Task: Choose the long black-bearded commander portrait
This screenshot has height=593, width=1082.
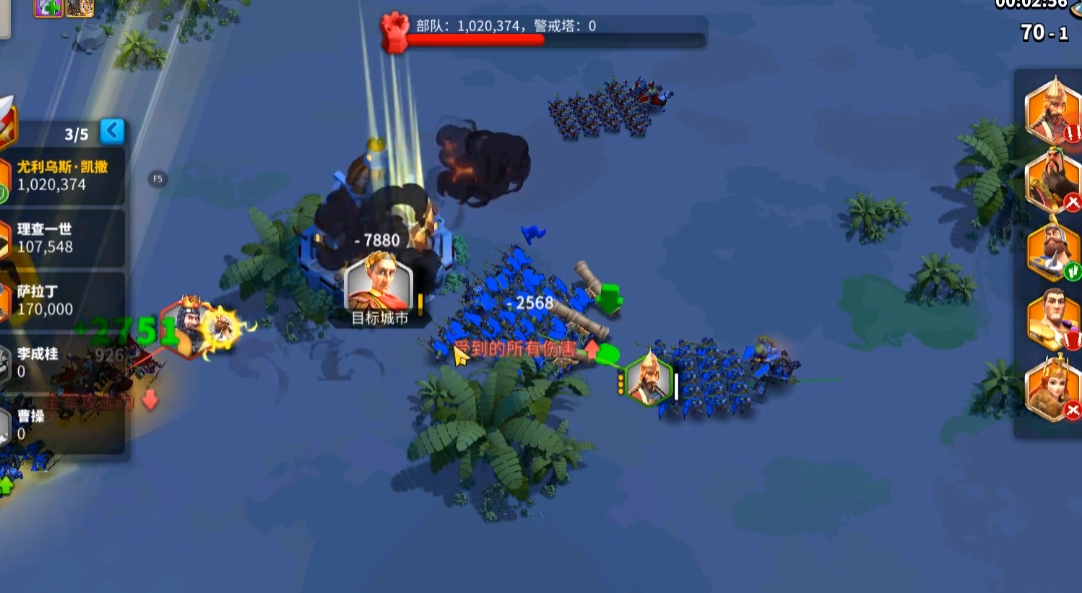Action: (x=1053, y=179)
